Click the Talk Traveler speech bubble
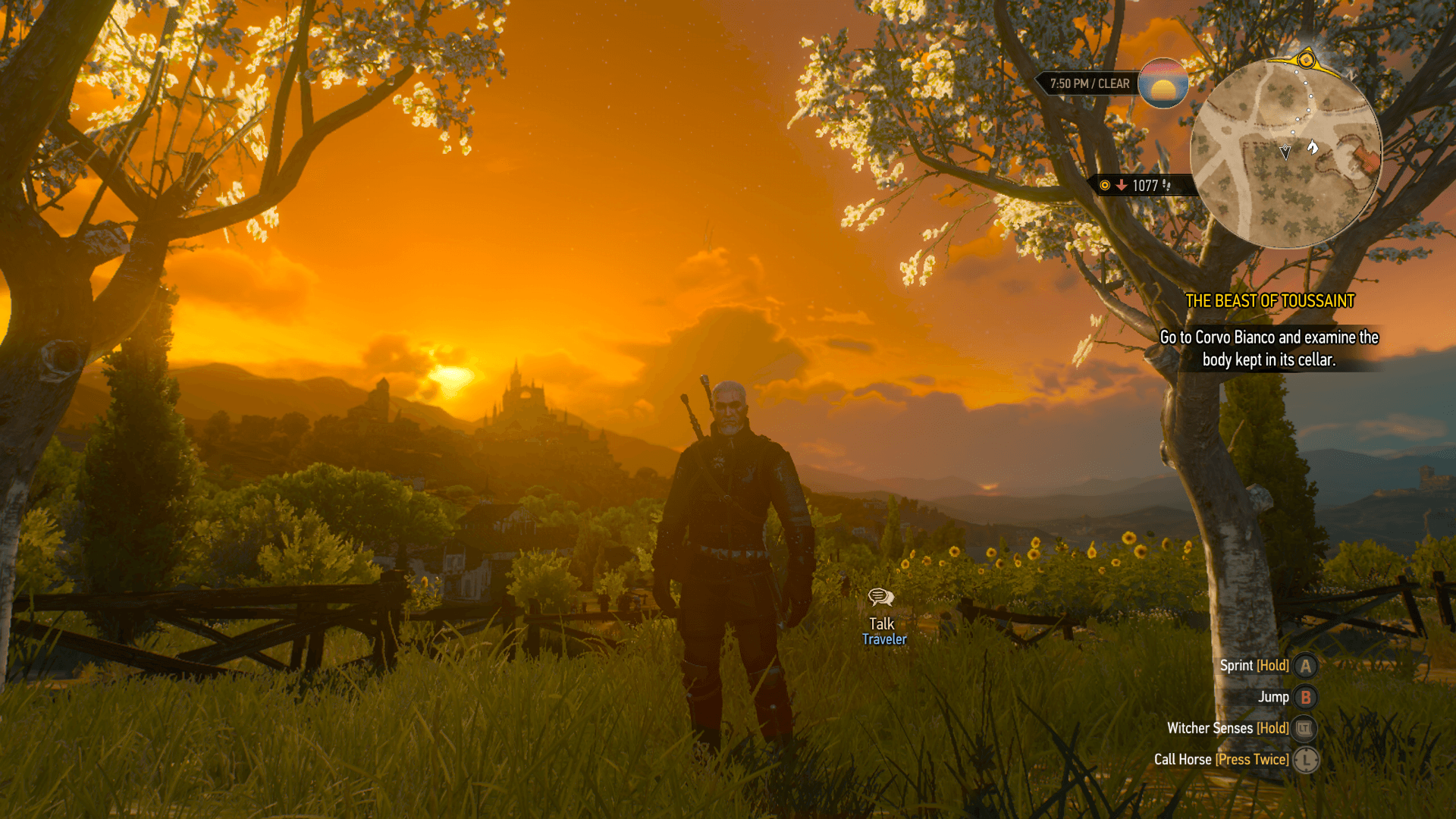The width and height of the screenshot is (1456, 819). point(880,598)
